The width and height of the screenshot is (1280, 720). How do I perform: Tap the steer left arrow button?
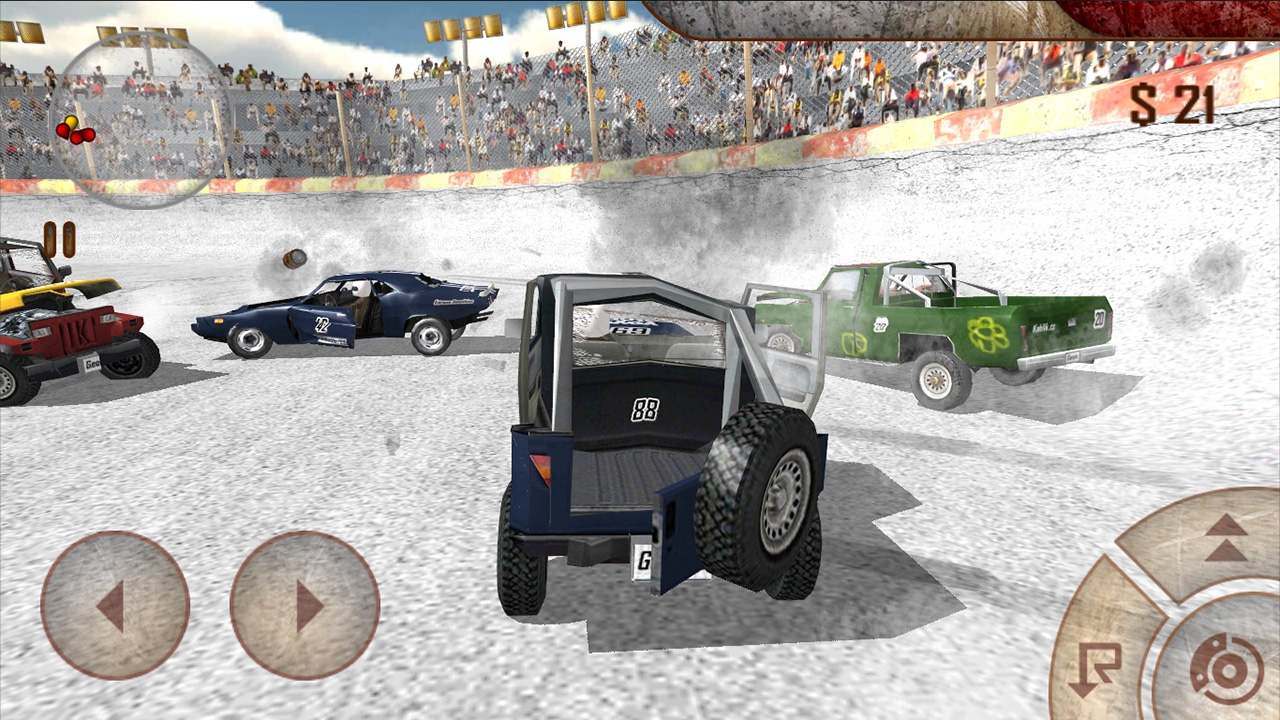114,606
